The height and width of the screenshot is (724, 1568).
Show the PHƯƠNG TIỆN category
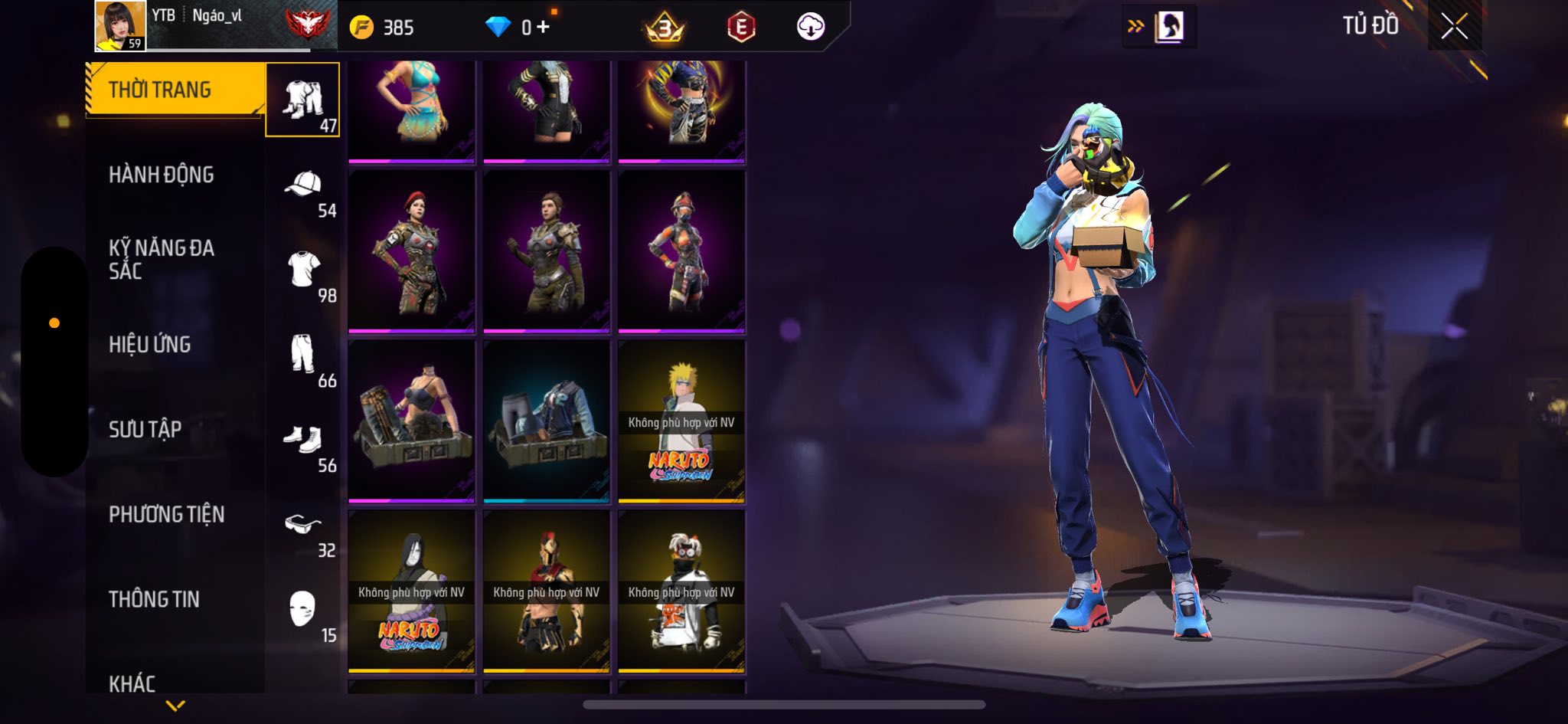(x=167, y=514)
